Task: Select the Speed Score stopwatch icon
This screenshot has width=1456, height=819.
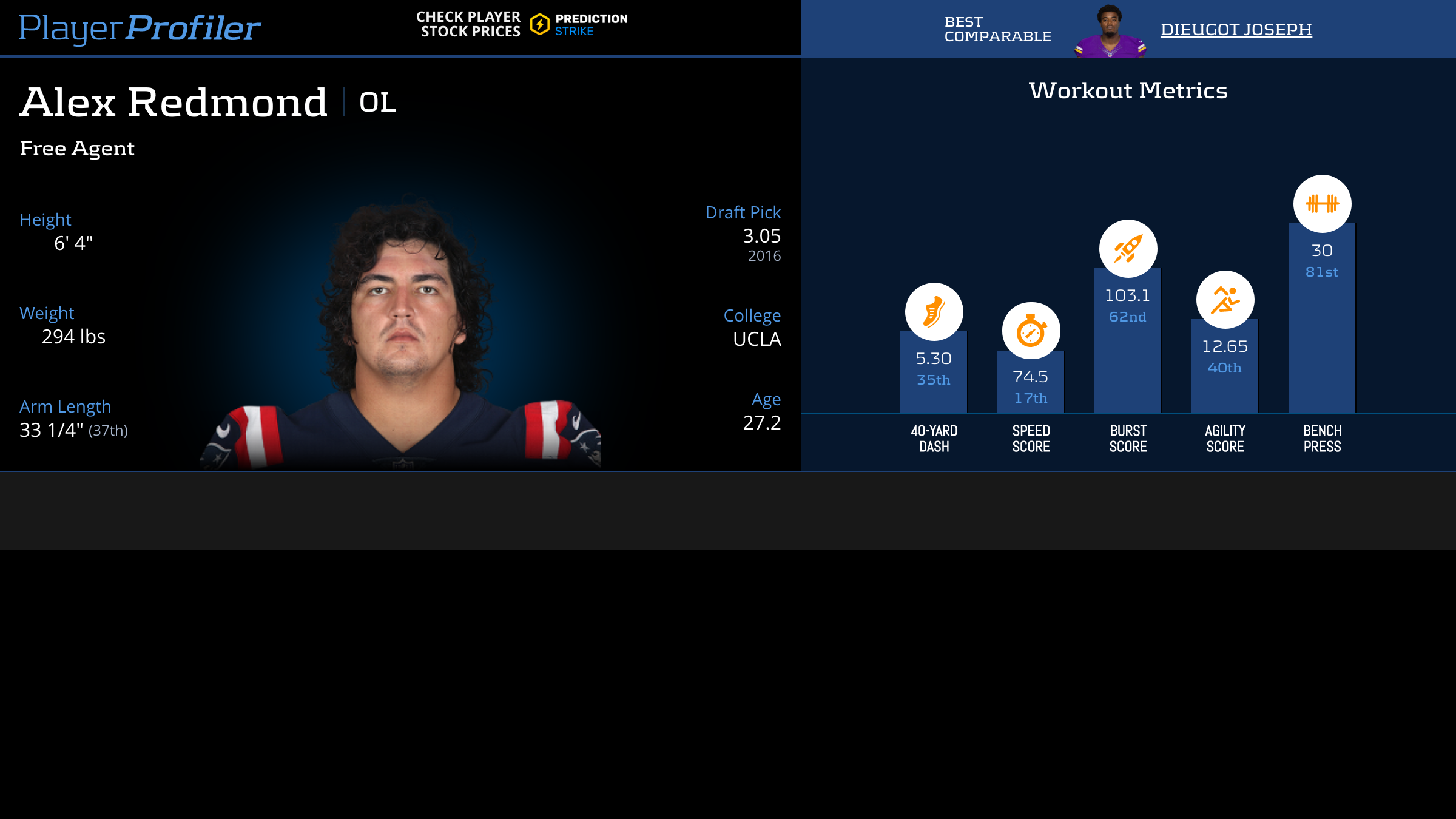Action: click(1031, 331)
